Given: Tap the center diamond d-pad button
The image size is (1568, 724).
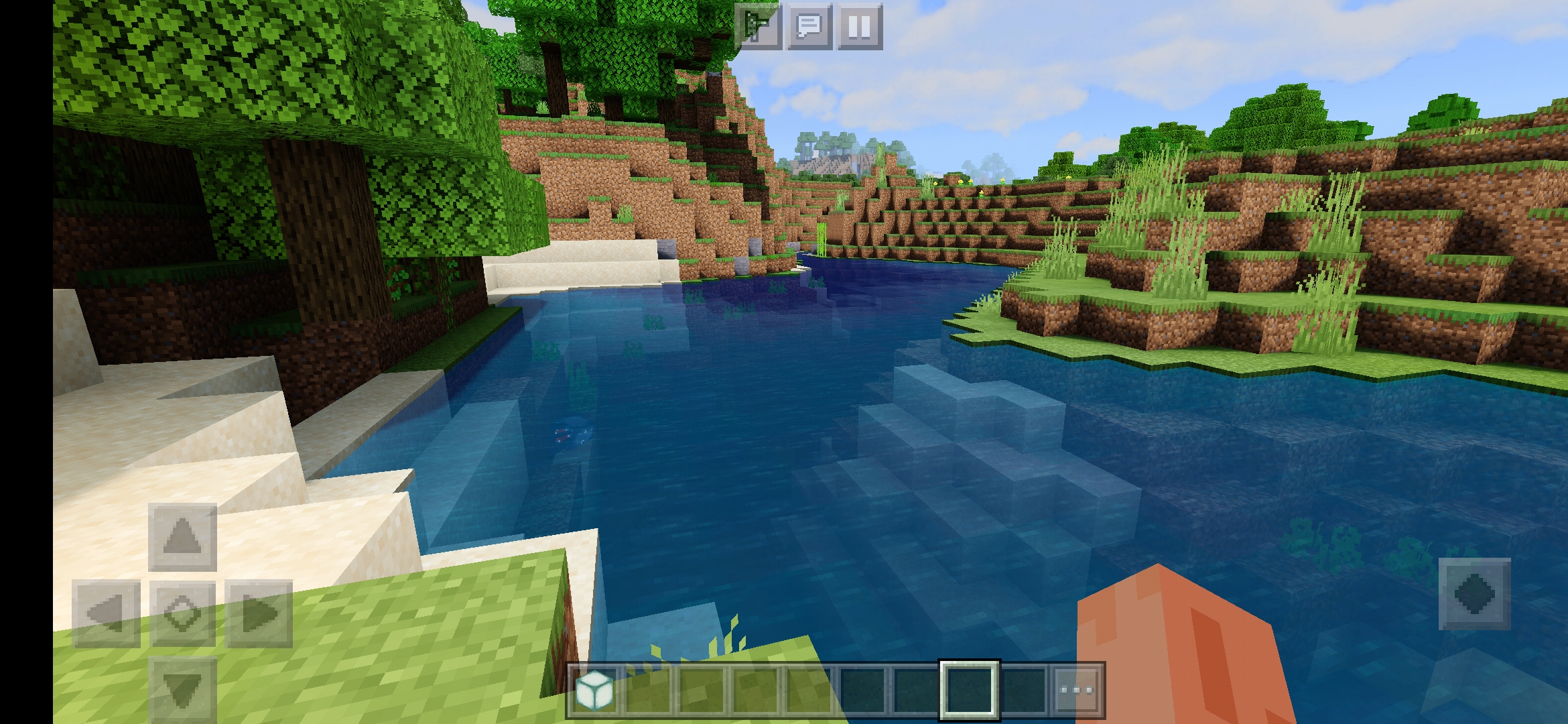Looking at the screenshot, I should (182, 613).
